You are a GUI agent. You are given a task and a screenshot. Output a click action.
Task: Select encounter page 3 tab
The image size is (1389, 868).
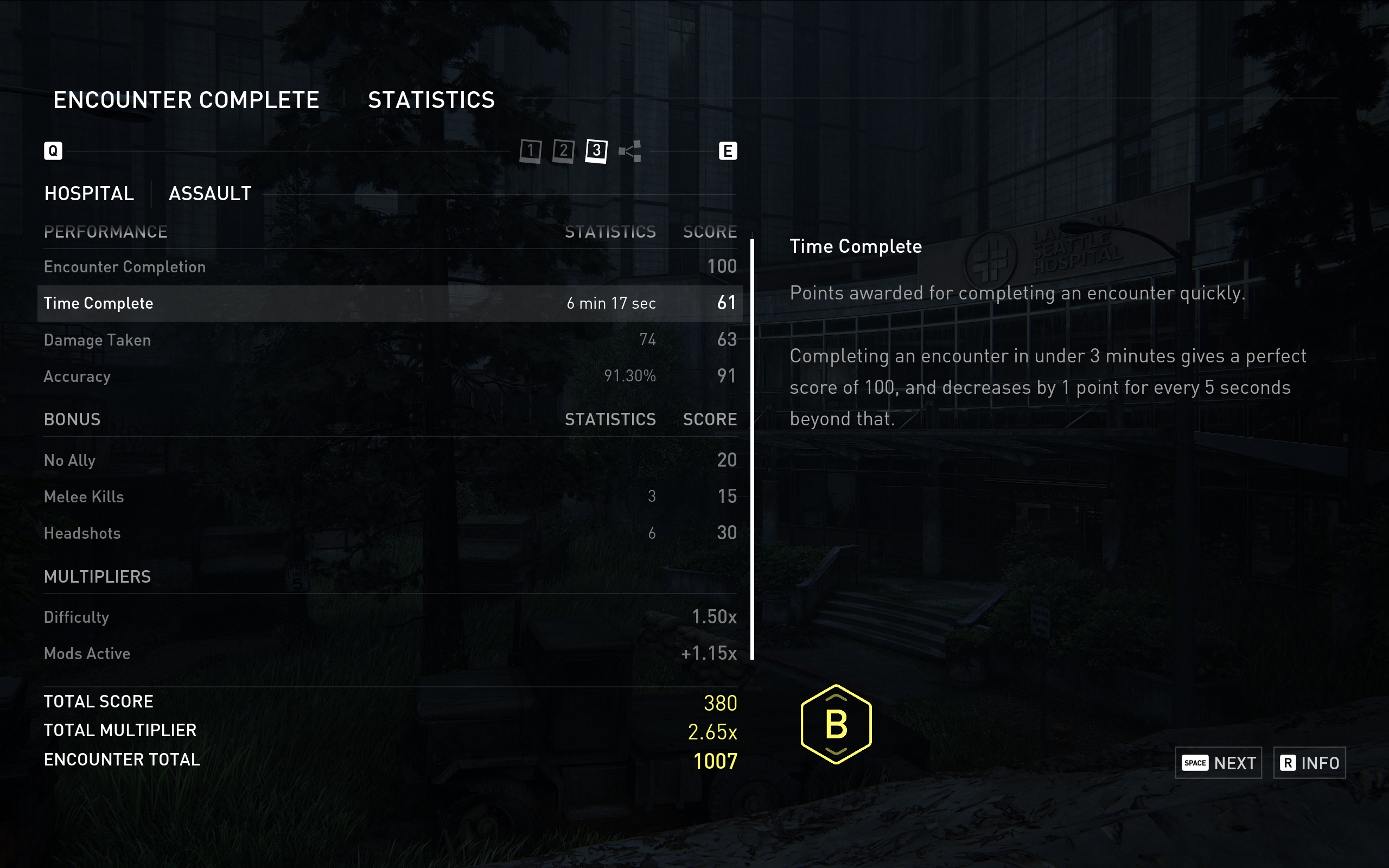click(x=596, y=151)
